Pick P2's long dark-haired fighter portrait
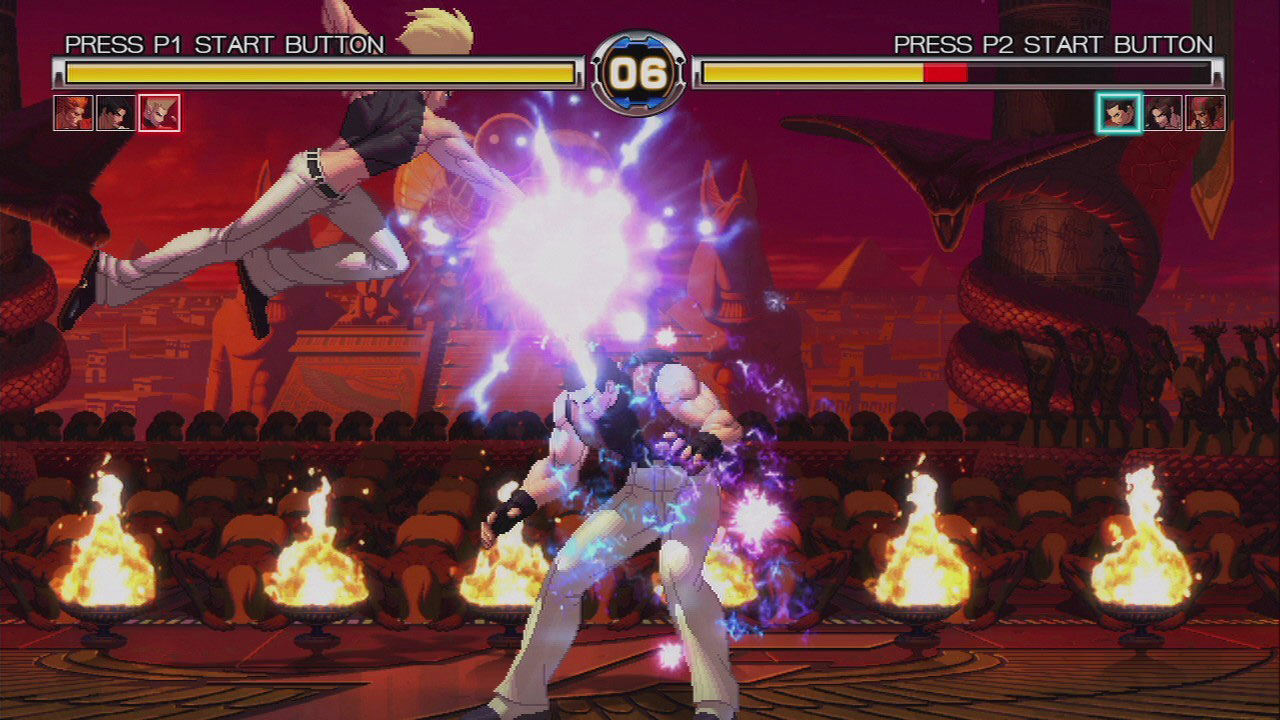1280x720 pixels. tap(1163, 113)
